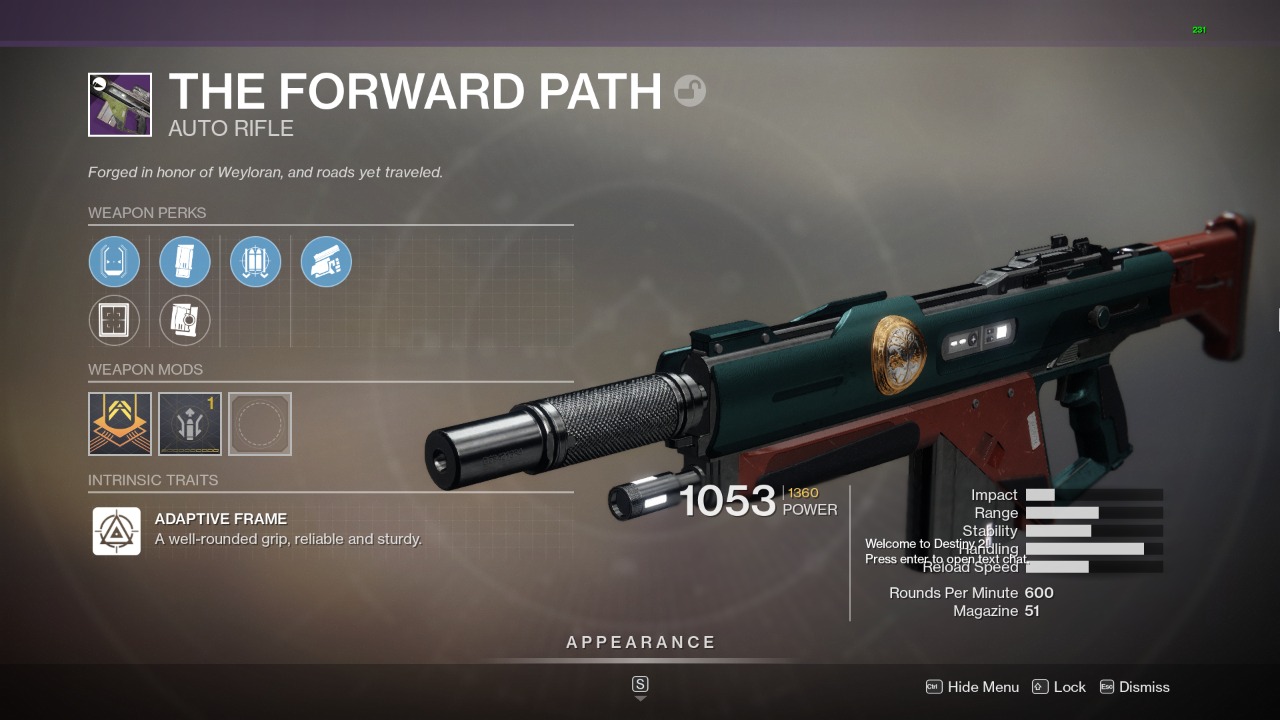The height and width of the screenshot is (720, 1280).
Task: Select the alternate barrel perk below the first
Action: tap(114, 320)
